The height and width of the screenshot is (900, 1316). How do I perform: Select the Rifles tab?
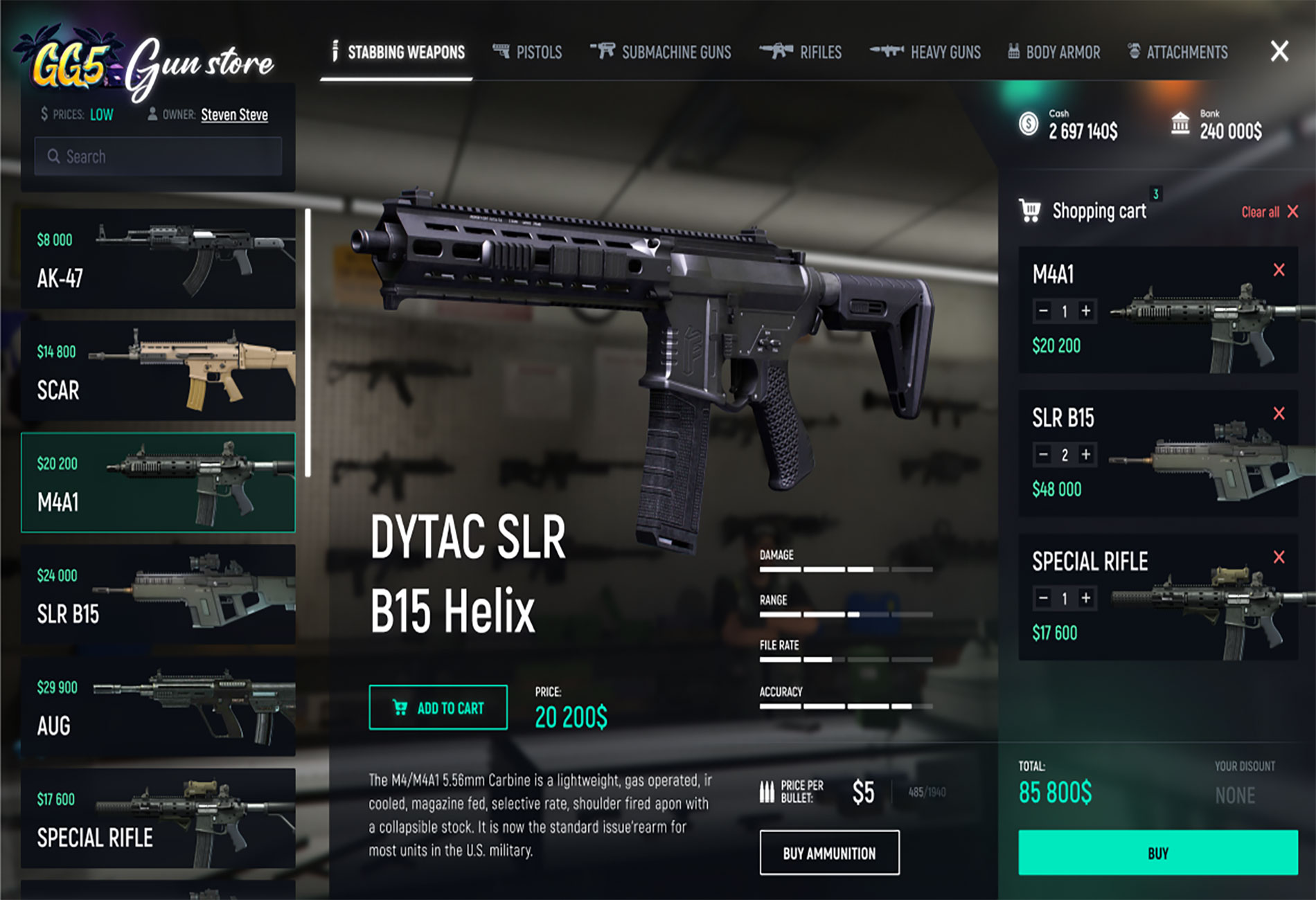(x=801, y=52)
